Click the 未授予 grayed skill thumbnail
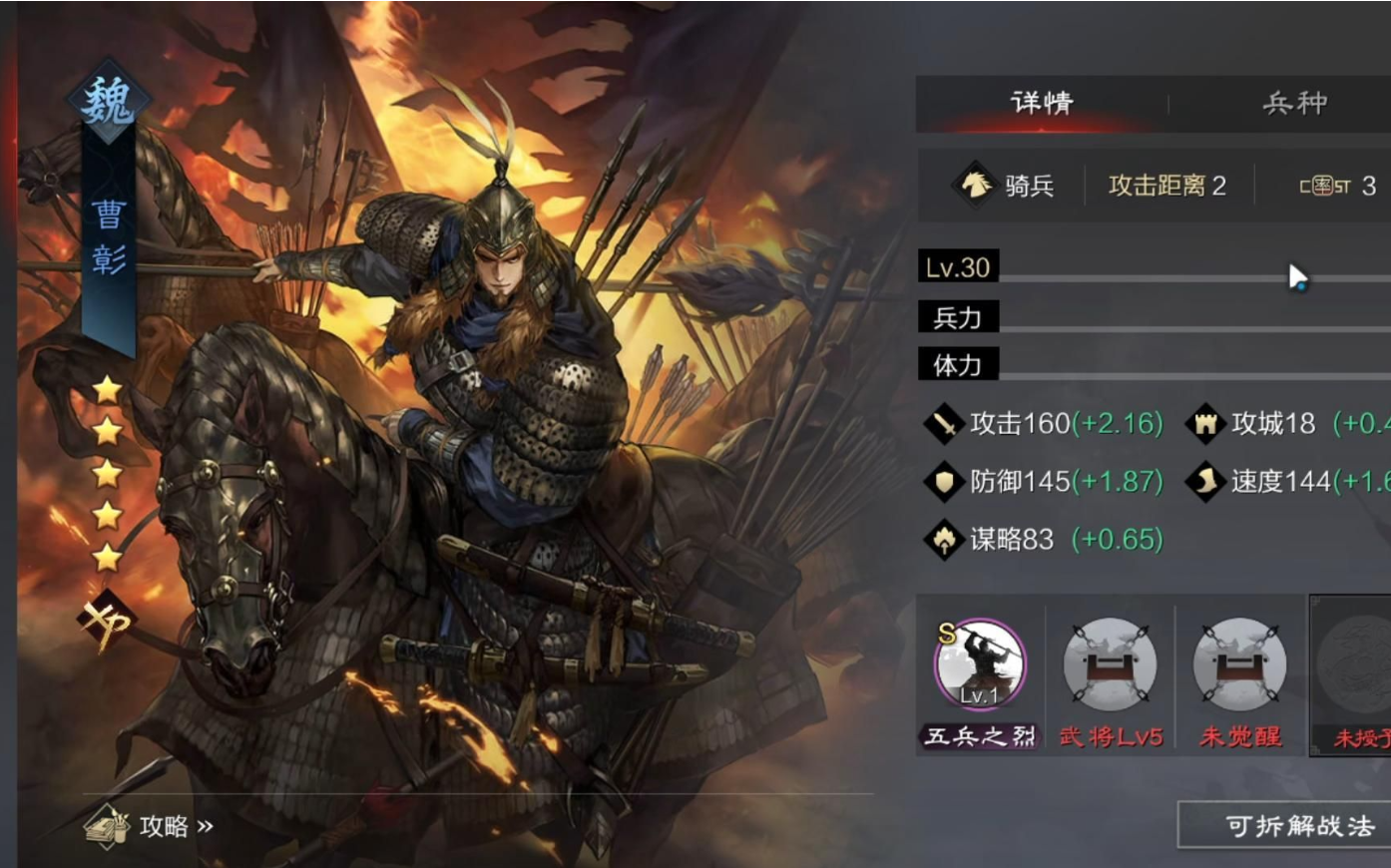This screenshot has width=1391, height=868. (x=1357, y=665)
